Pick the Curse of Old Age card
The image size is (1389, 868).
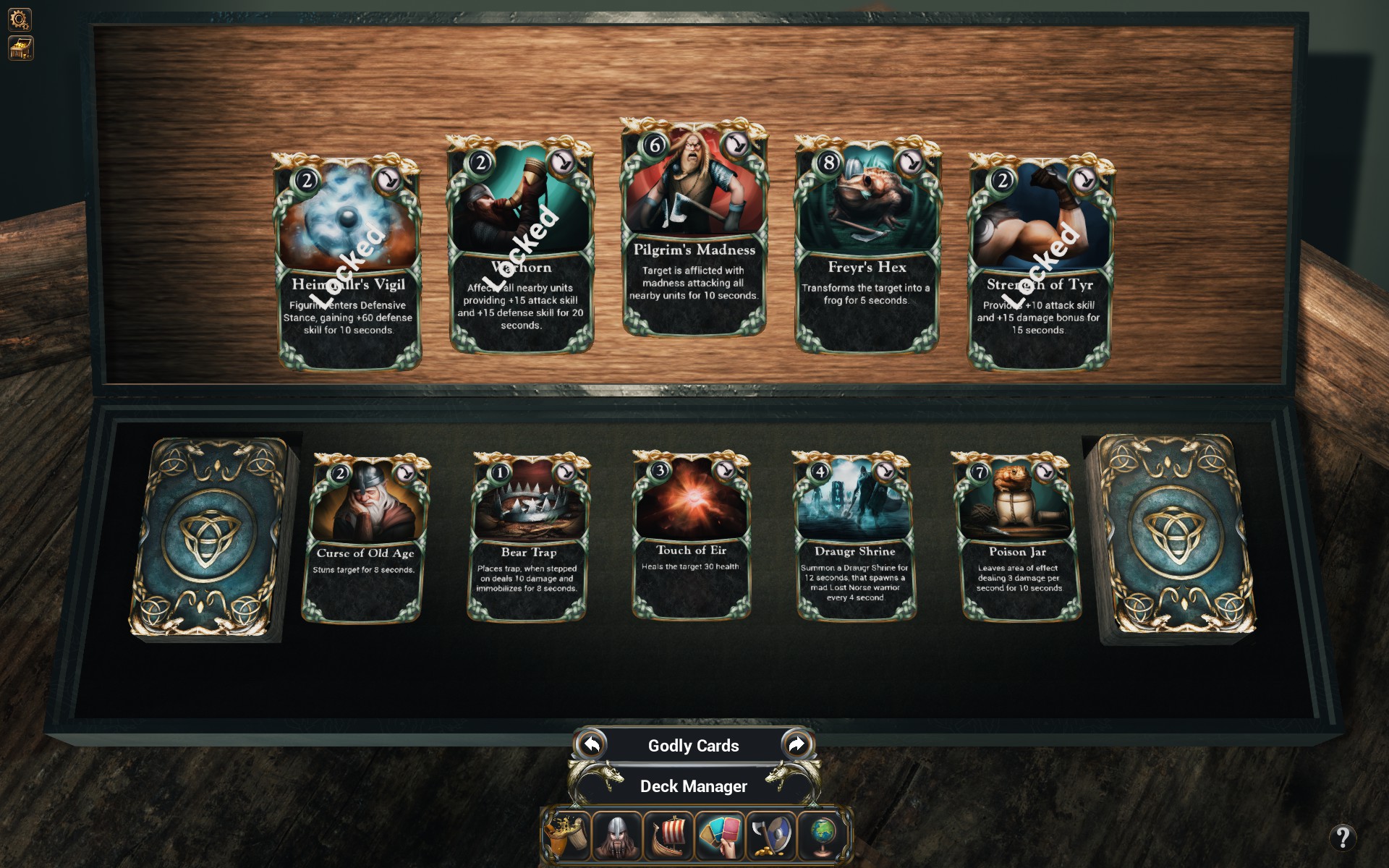tap(365, 539)
